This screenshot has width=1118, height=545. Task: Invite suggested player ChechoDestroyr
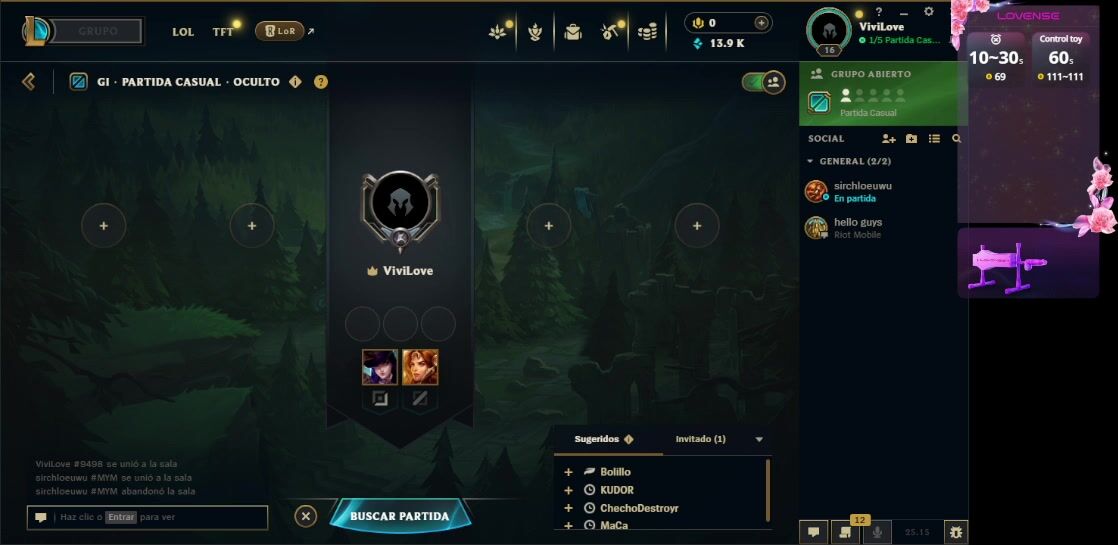tap(569, 508)
